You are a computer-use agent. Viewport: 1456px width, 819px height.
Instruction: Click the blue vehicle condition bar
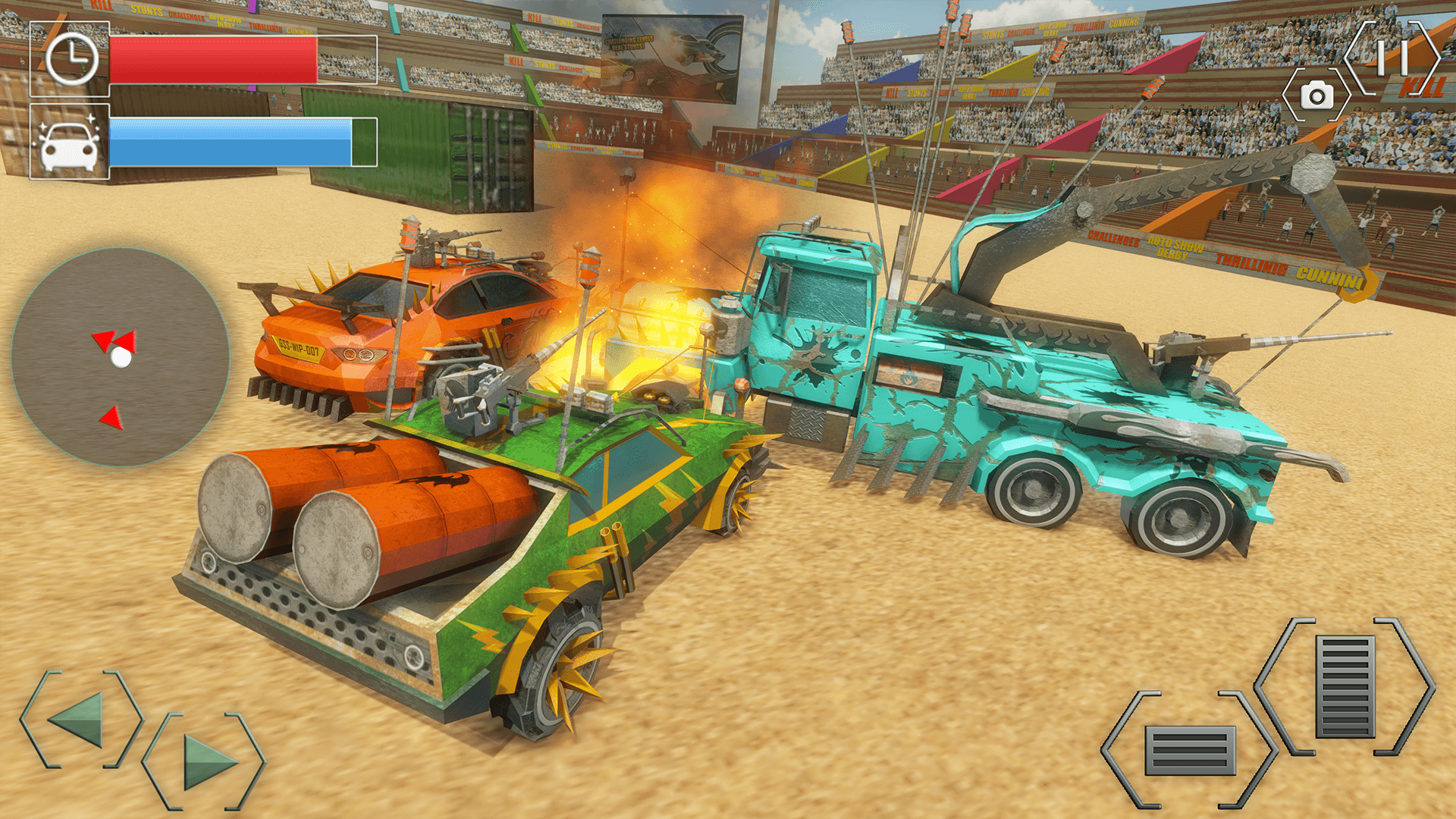point(227,144)
